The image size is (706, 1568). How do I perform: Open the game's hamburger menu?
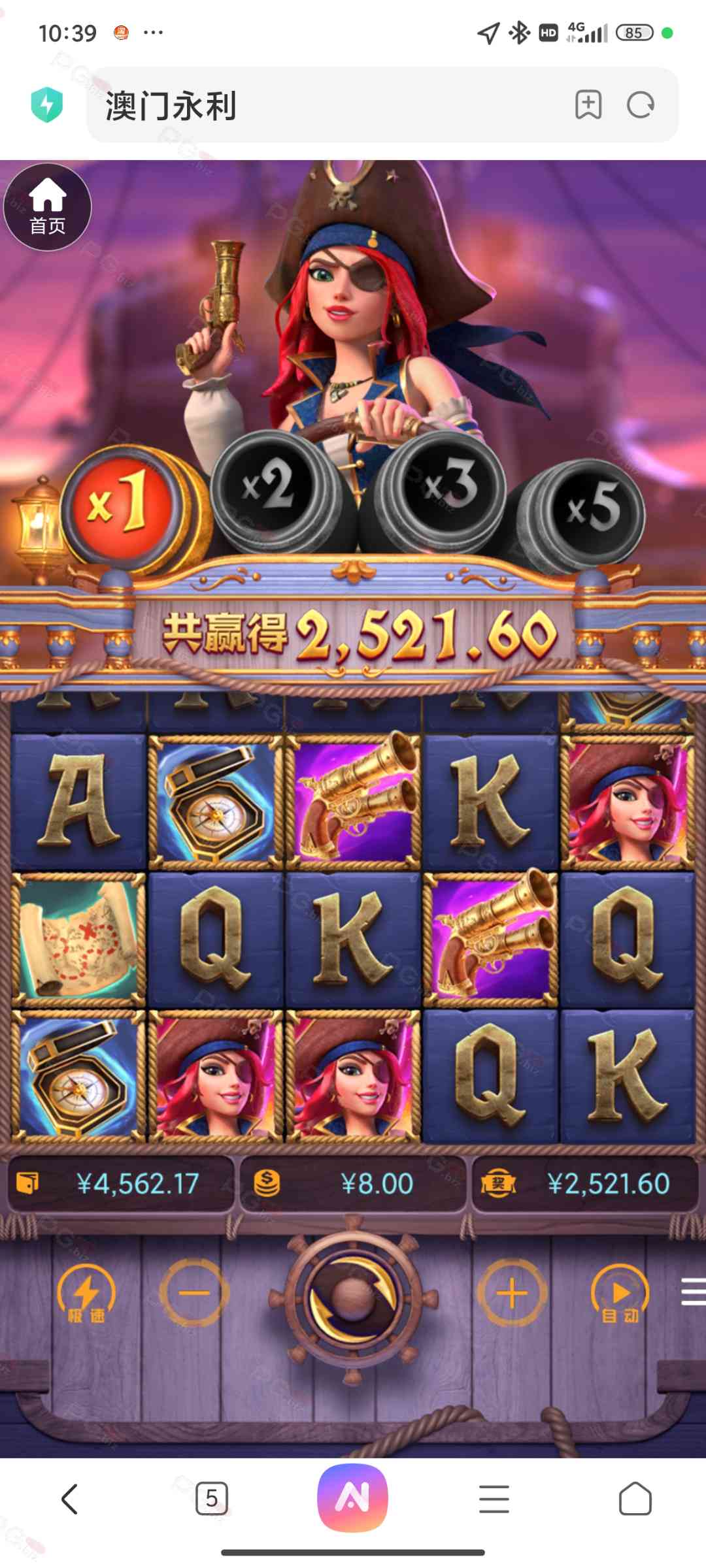tap(692, 1292)
